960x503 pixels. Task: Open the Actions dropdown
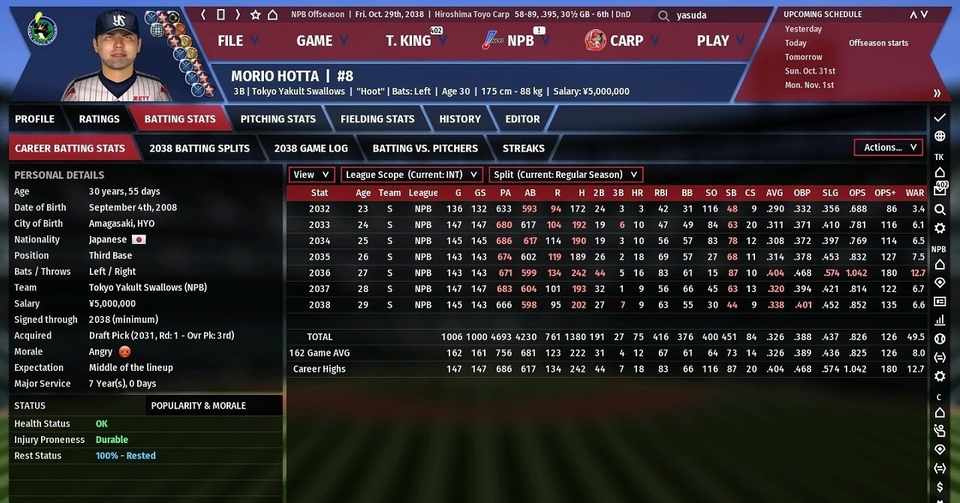(888, 148)
